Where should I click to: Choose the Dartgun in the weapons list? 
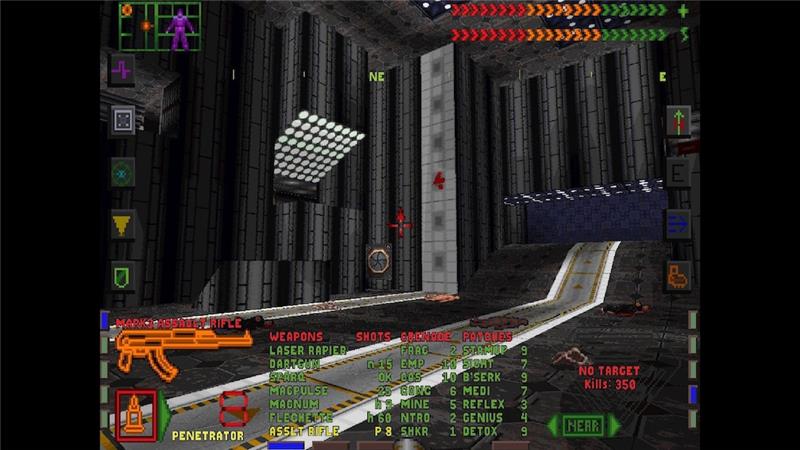pyautogui.click(x=295, y=365)
